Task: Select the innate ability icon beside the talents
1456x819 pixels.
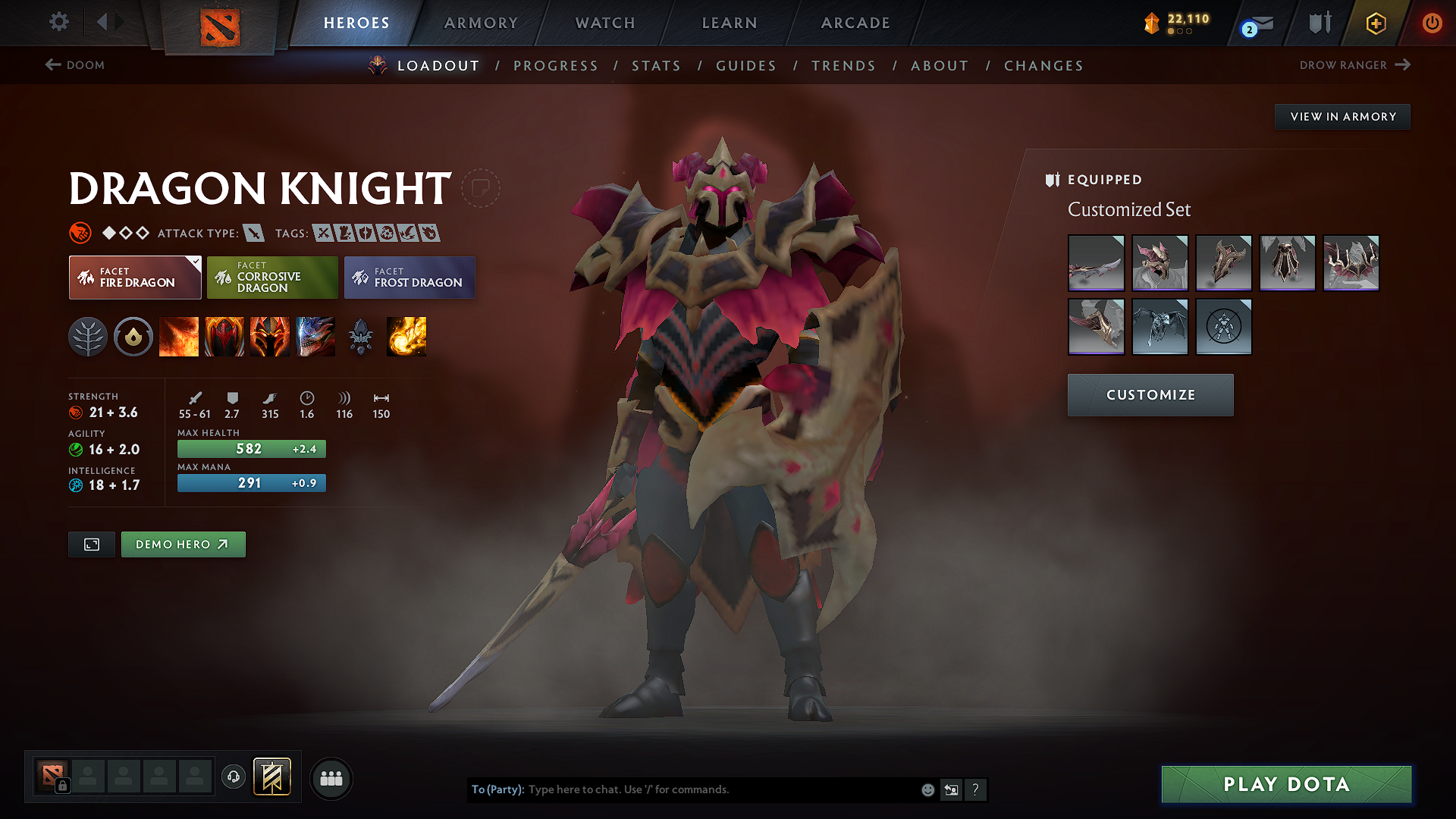Action: click(133, 337)
